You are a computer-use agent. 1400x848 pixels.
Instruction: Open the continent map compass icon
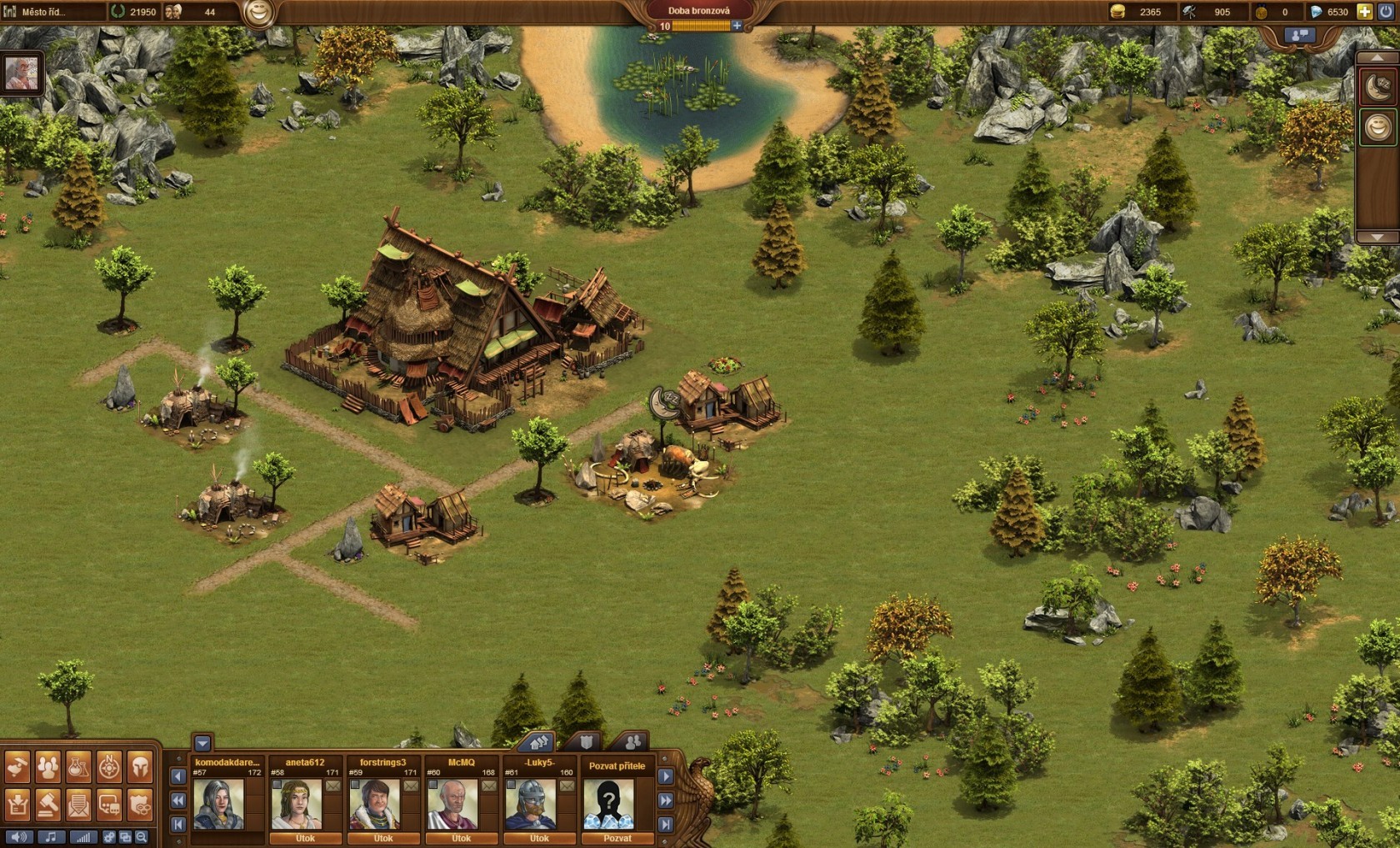(109, 767)
